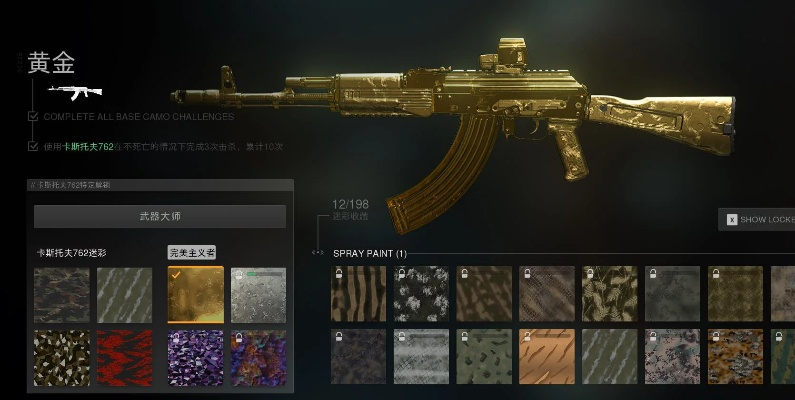The width and height of the screenshot is (795, 400).
Task: Open the 武器大师 weapon mastery button
Action: point(160,216)
